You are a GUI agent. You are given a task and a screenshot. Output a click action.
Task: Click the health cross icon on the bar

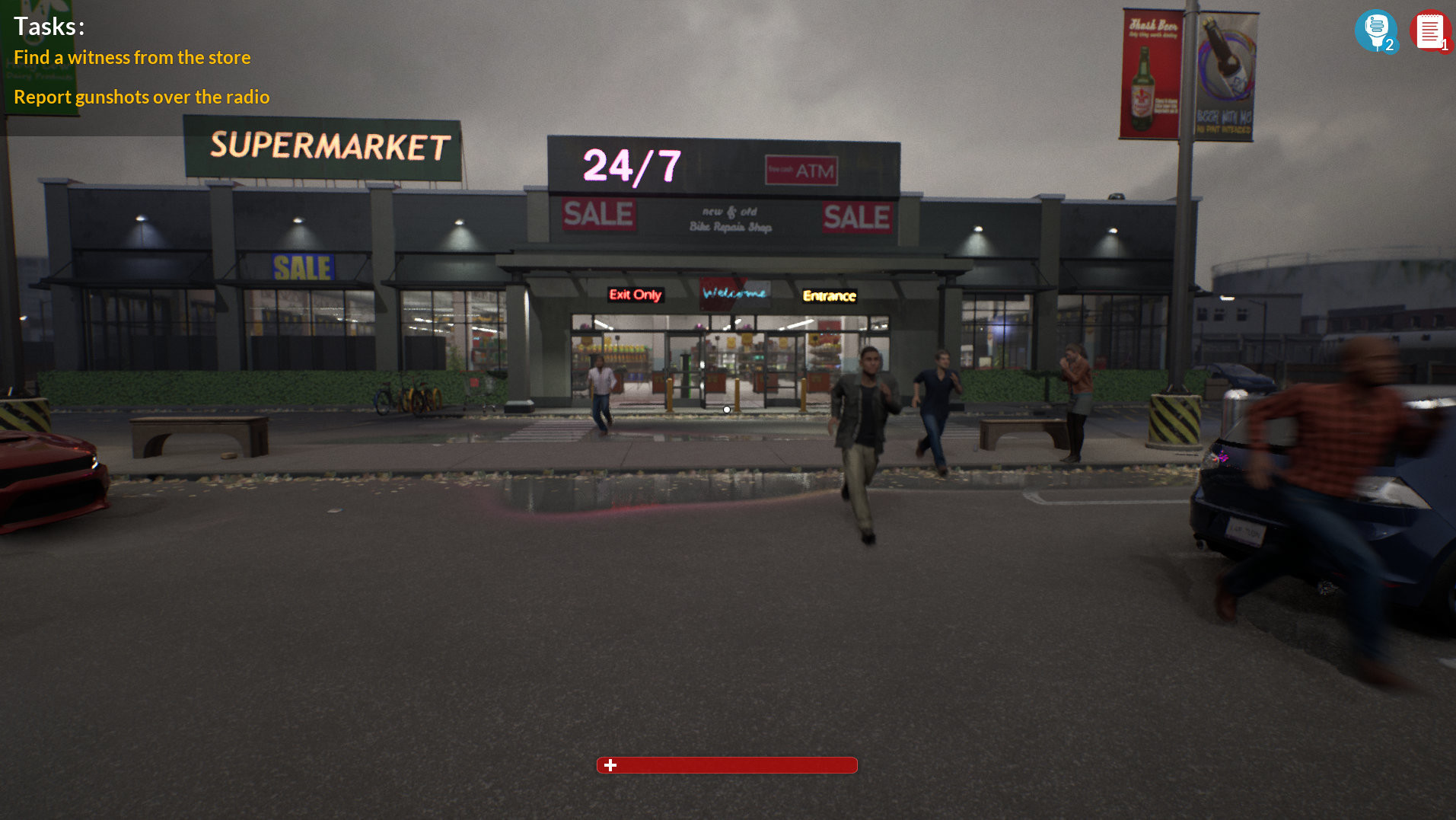click(610, 766)
